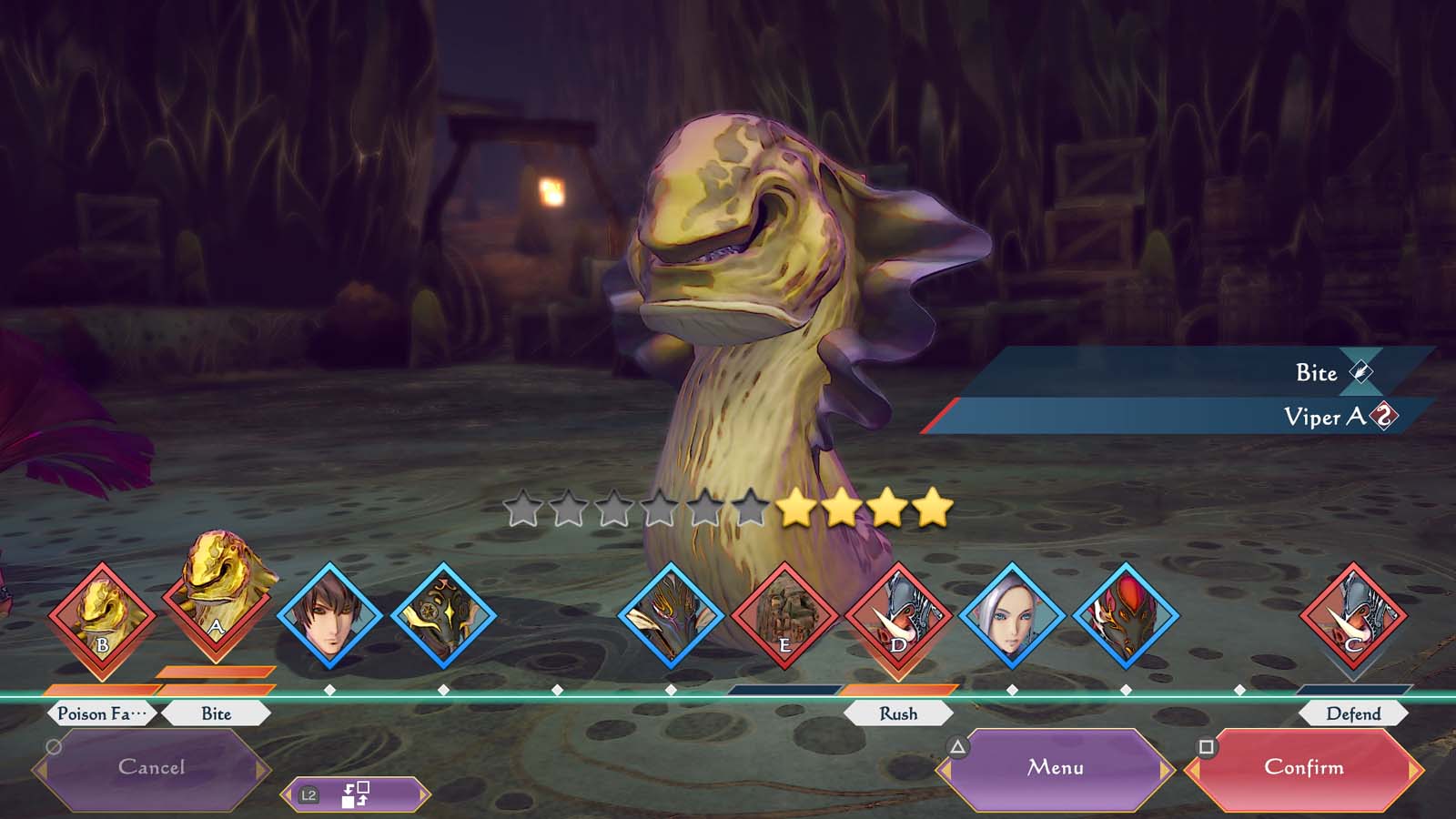
Task: Select enemy C portrait on the timeline
Action: [1353, 616]
